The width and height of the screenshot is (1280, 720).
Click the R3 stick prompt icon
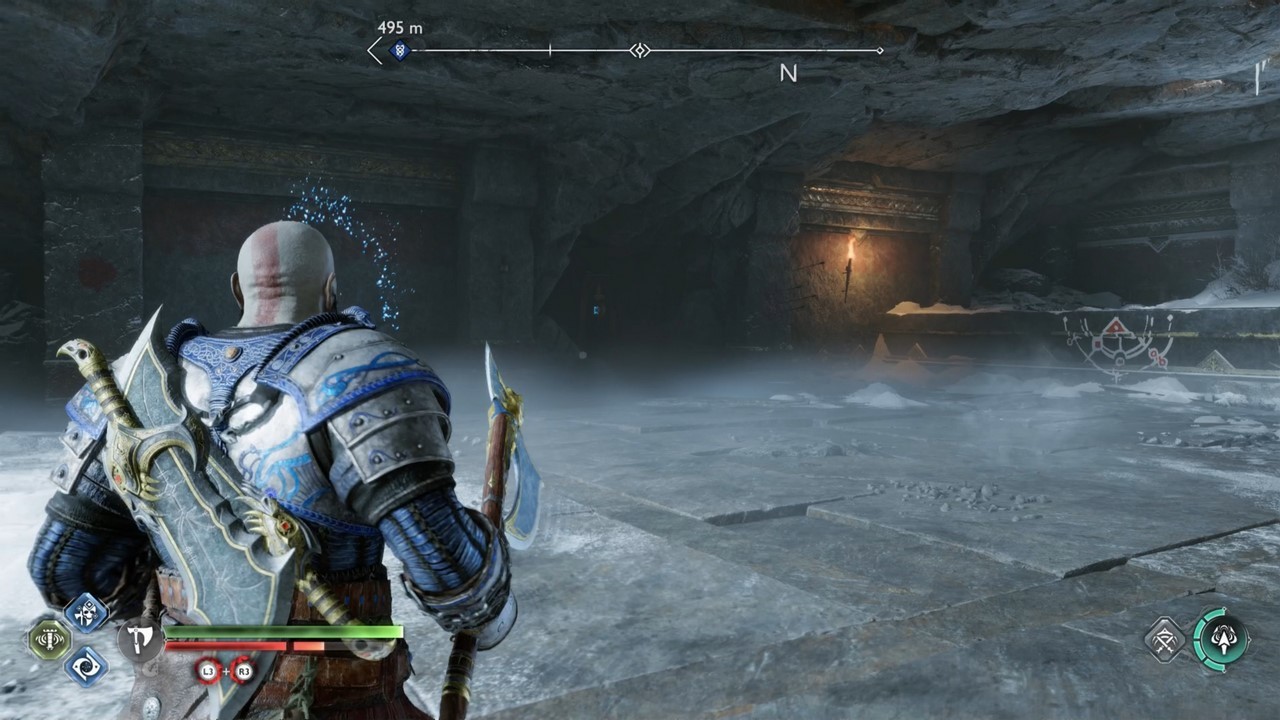245,670
